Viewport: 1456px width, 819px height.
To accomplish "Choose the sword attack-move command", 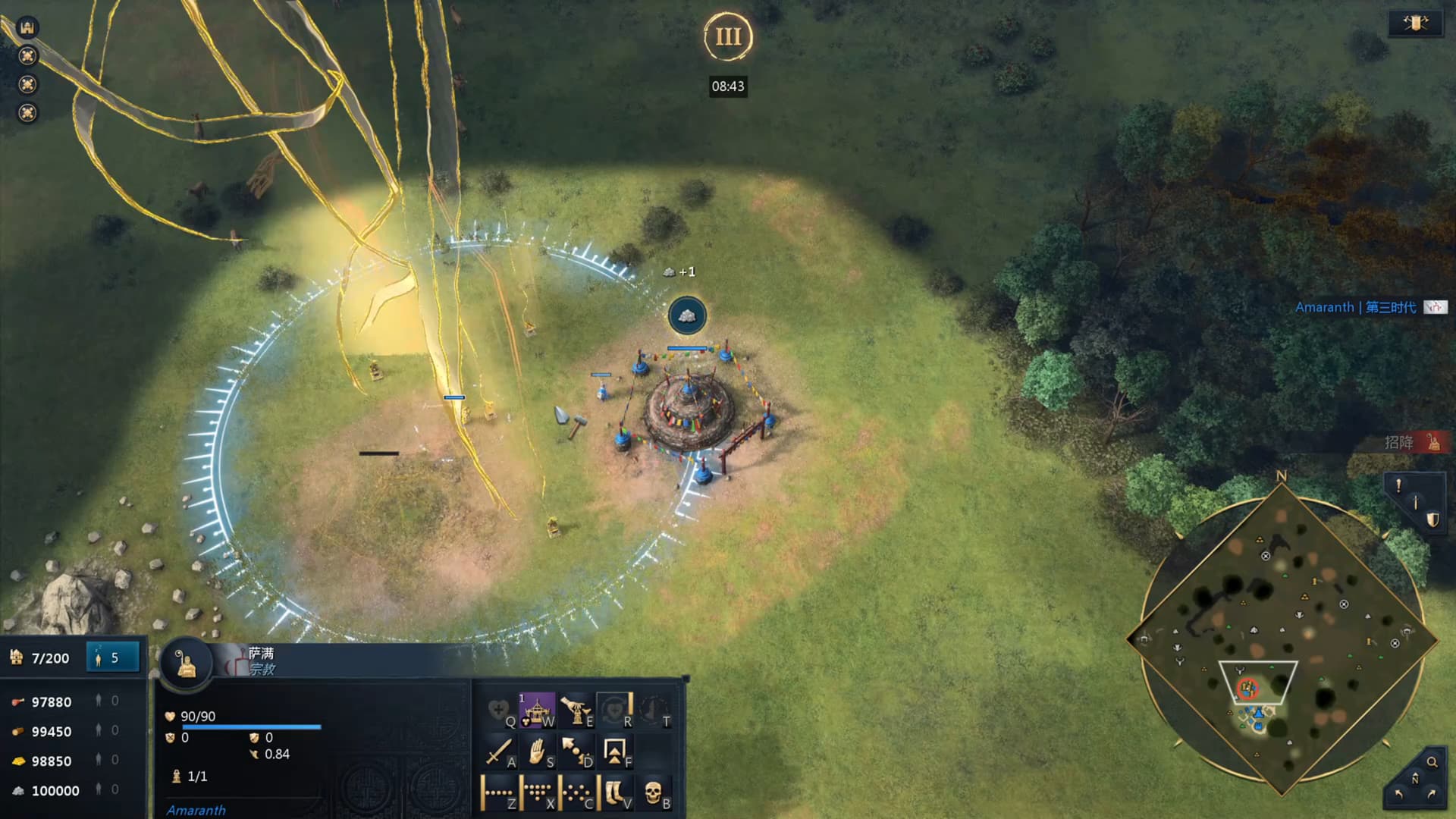I will [498, 752].
